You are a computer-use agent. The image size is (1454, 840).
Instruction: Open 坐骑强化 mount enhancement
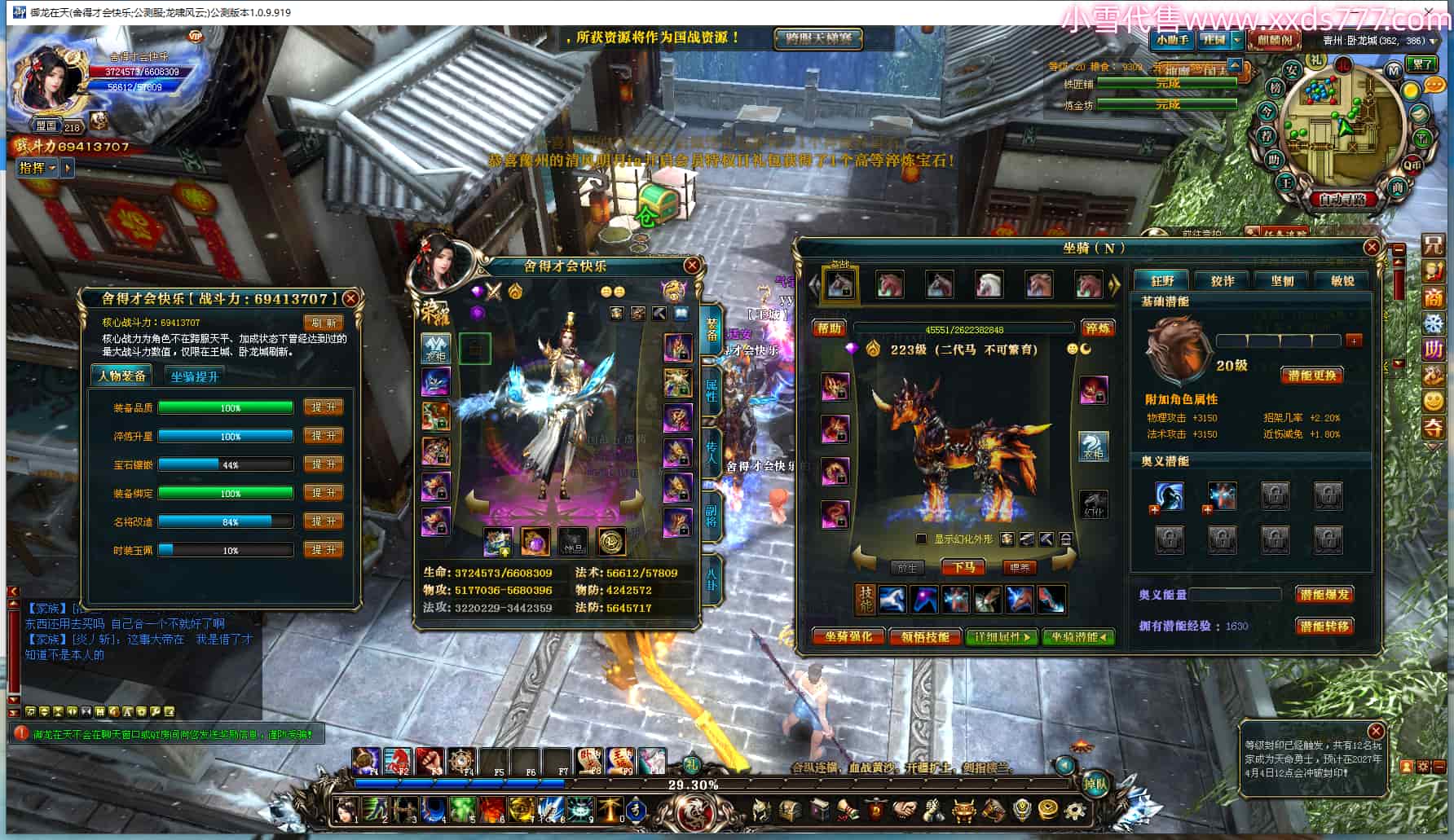[x=848, y=637]
